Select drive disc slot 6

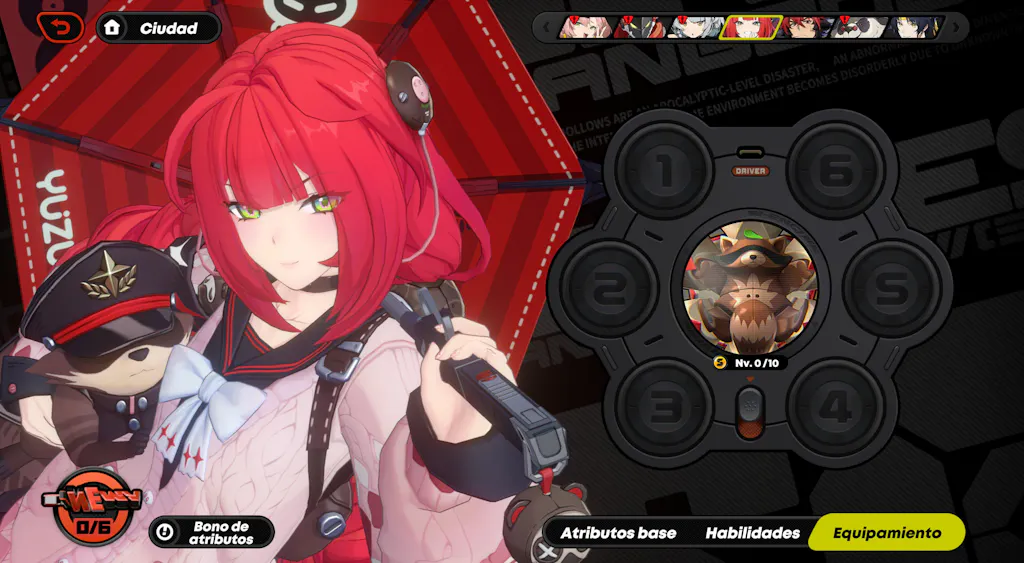tap(836, 171)
